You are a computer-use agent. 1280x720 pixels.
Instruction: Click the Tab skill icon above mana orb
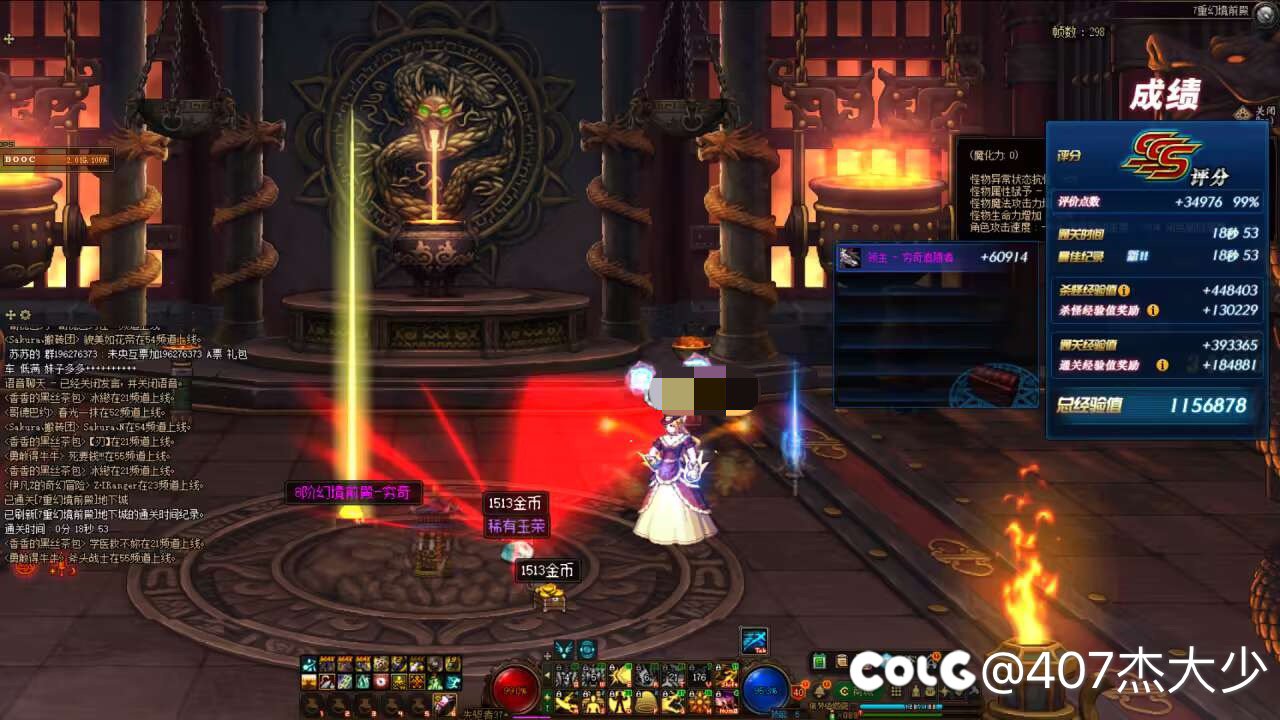tap(753, 641)
